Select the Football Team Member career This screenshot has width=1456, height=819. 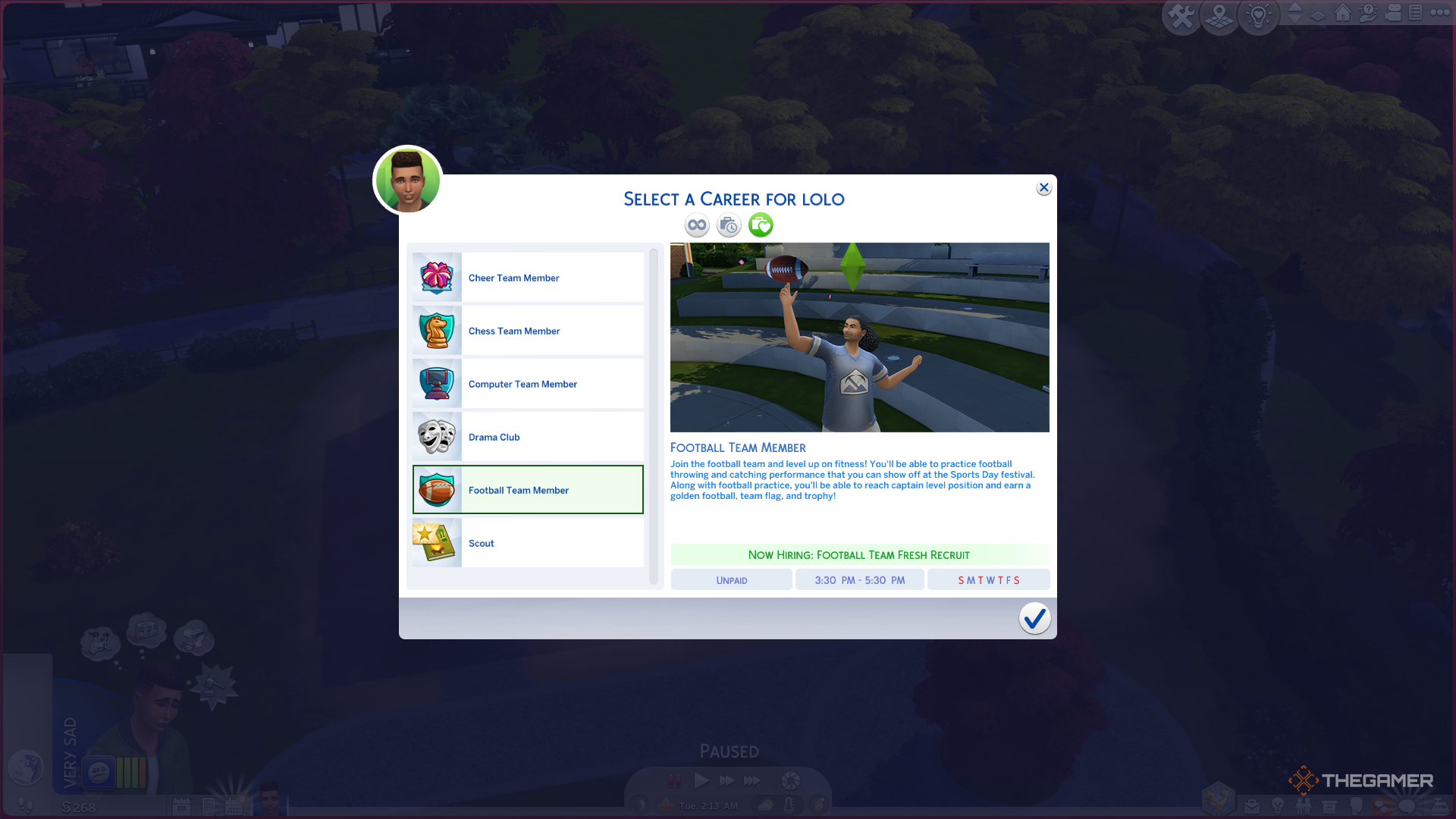pos(528,490)
